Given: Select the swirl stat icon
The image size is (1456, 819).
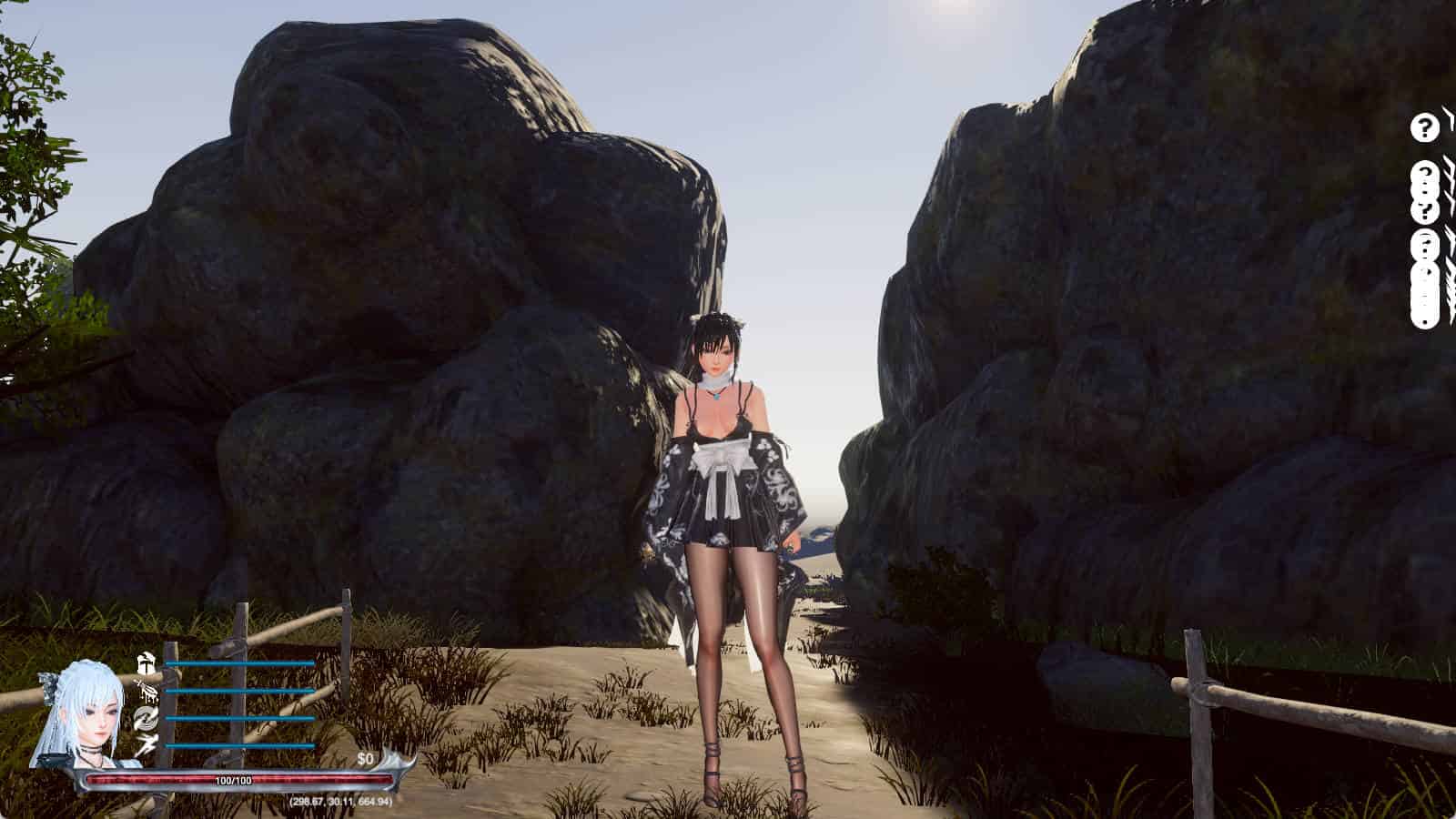Looking at the screenshot, I should pyautogui.click(x=146, y=719).
